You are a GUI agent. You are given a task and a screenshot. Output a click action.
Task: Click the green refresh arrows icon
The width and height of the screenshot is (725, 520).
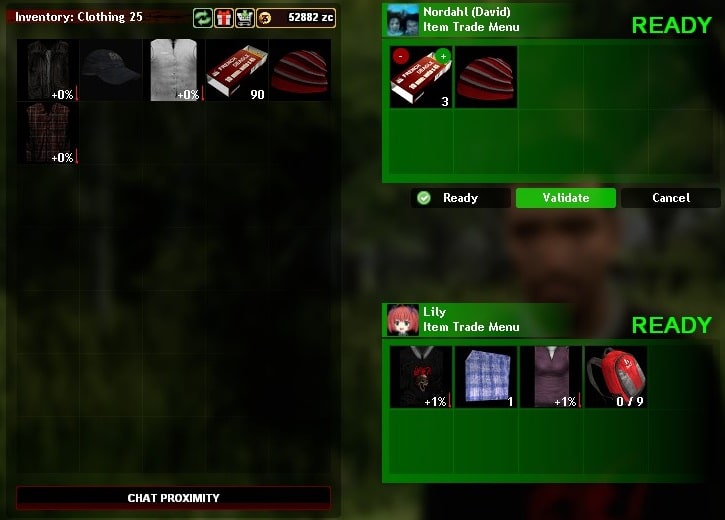coord(202,18)
